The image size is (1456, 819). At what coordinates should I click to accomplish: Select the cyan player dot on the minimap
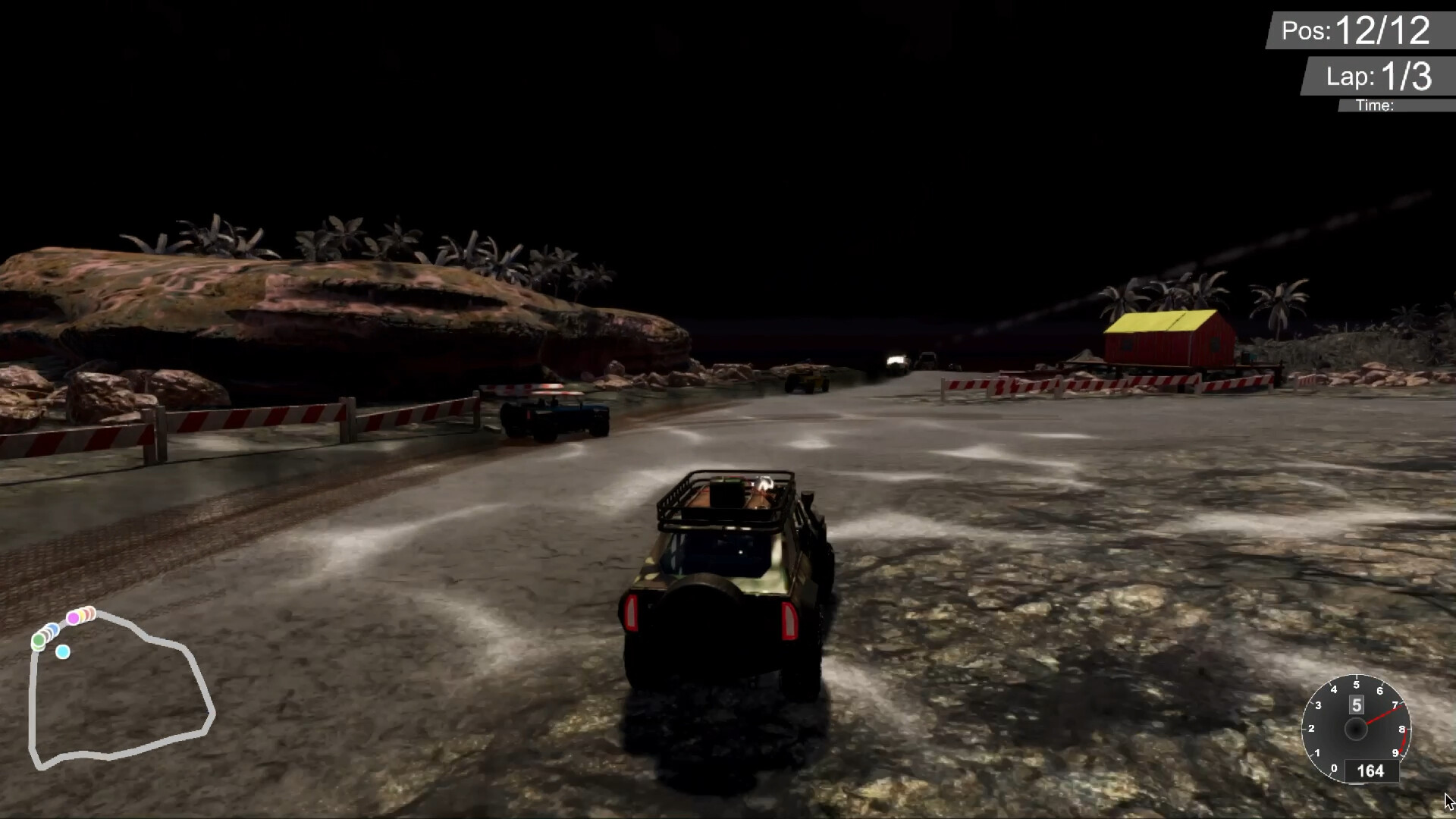tap(63, 651)
